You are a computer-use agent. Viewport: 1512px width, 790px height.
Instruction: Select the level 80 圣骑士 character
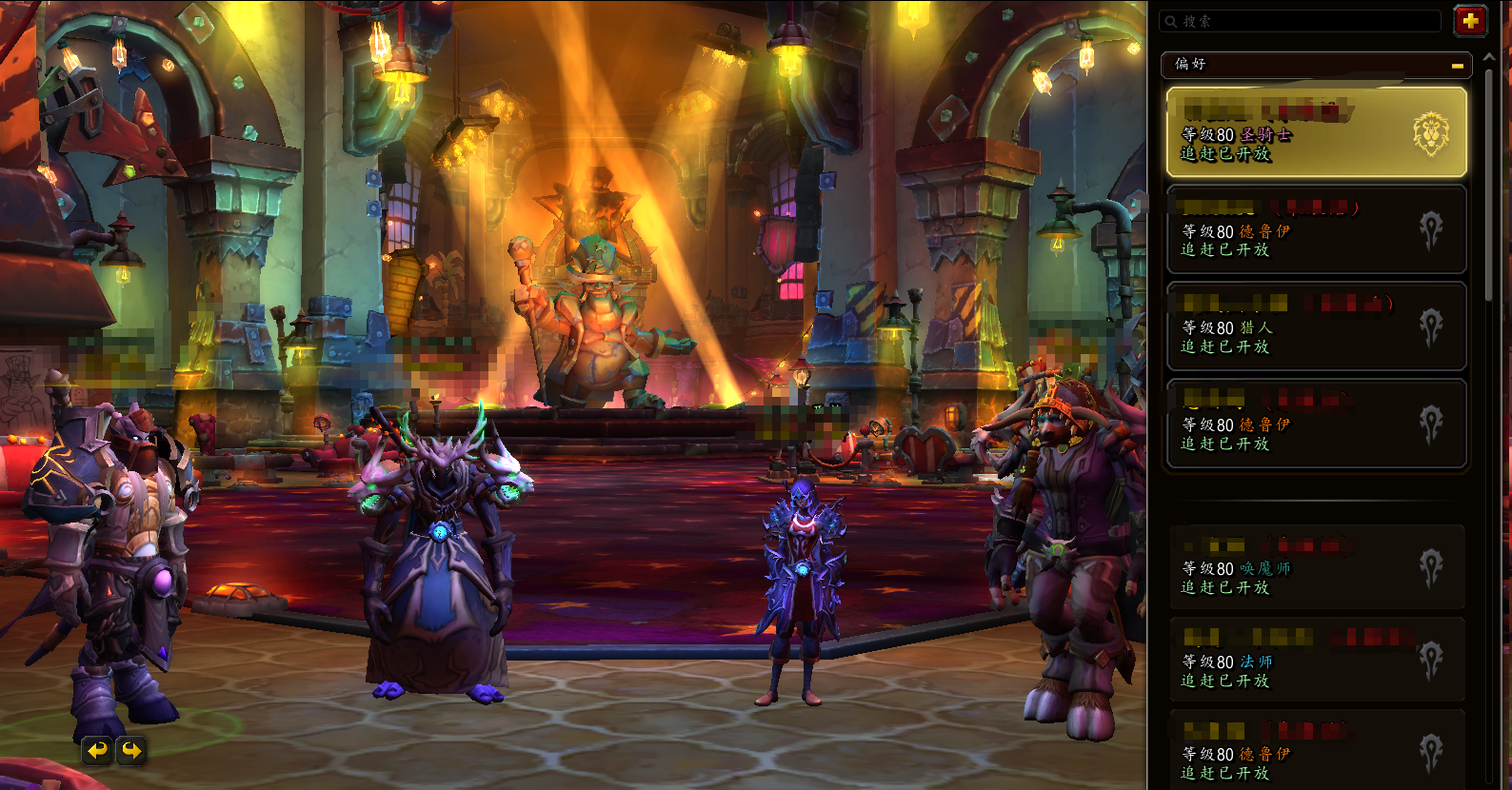1316,132
